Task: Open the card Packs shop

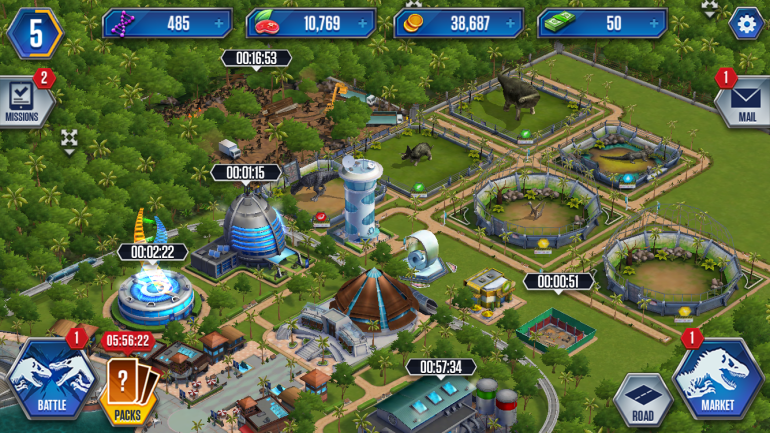Action: point(128,390)
